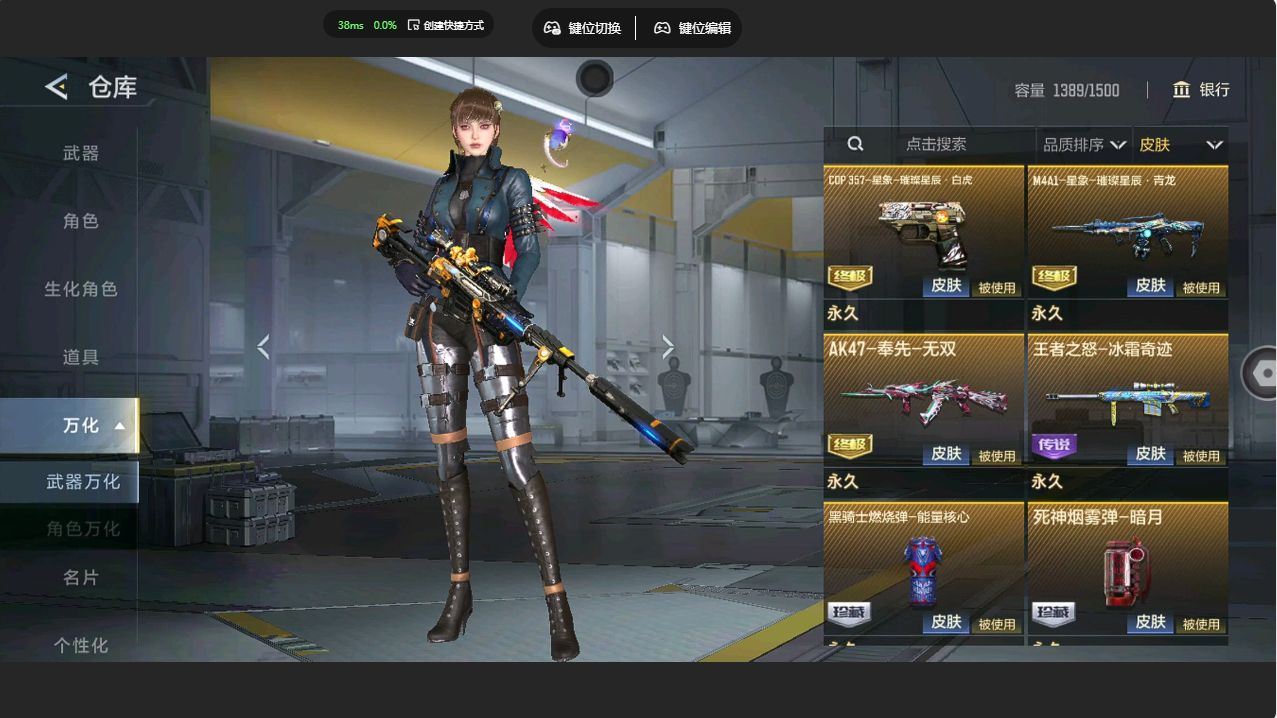1277x718 pixels.
Task: Switch to 角色万化 subcategory
Action: 82,529
